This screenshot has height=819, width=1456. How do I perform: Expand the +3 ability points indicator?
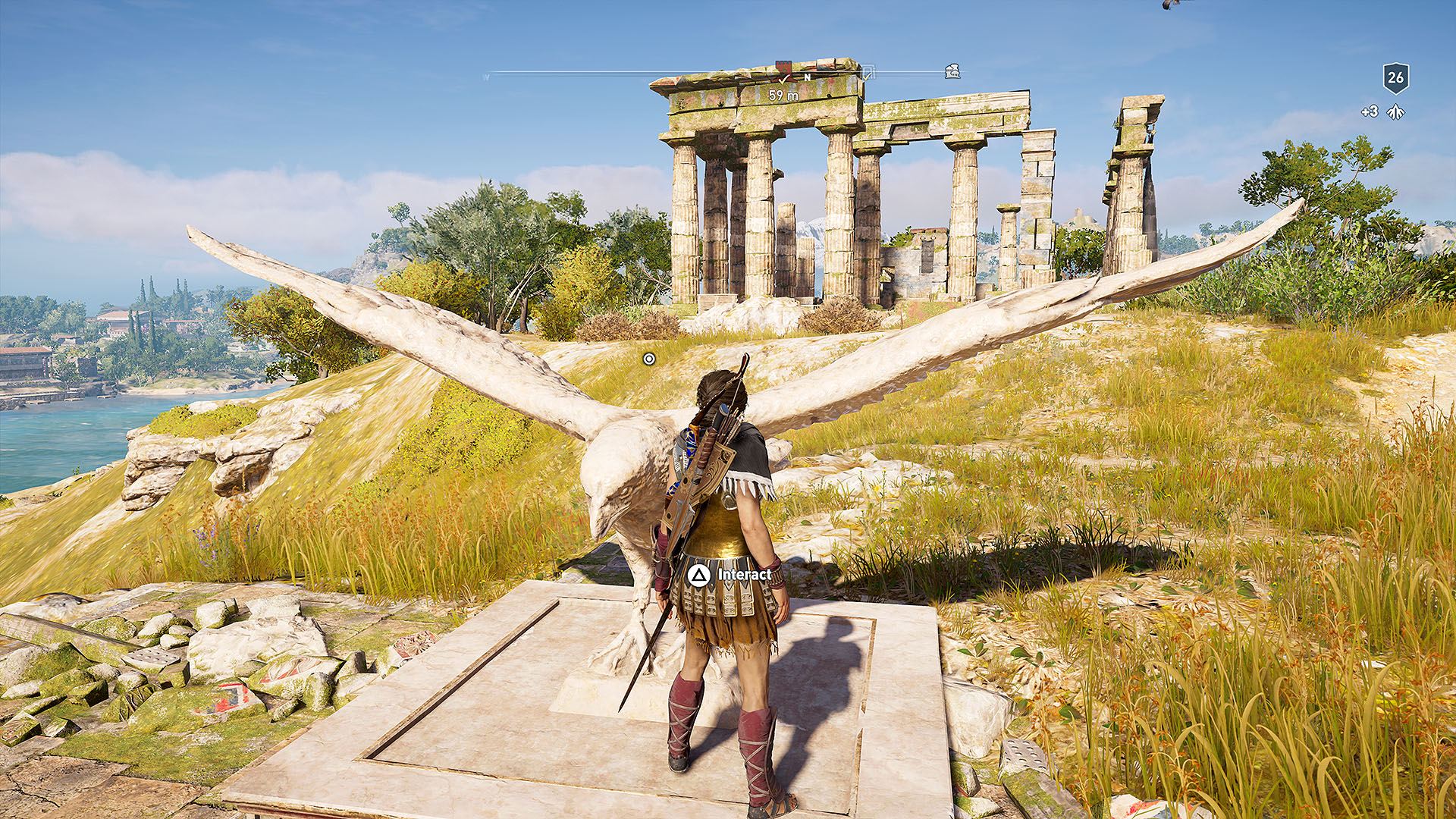[1370, 111]
